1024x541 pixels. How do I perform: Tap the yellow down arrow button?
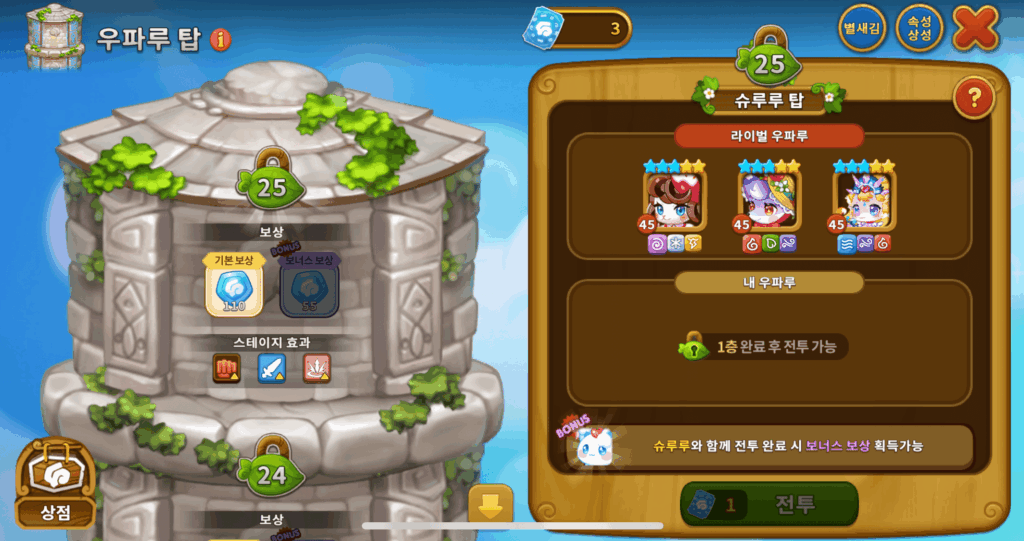coord(490,505)
